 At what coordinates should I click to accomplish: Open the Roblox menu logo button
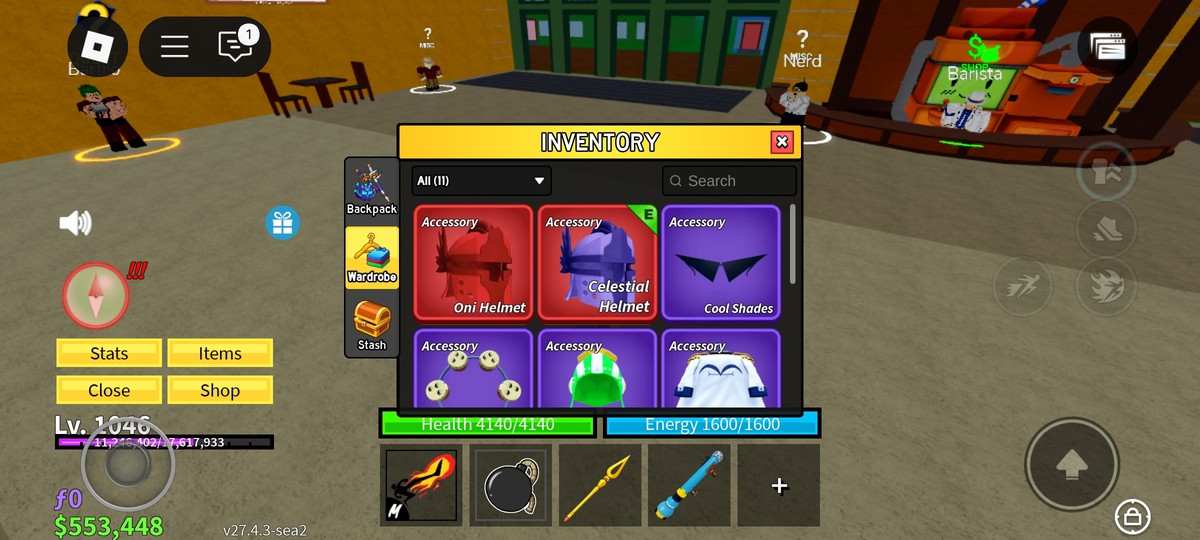97,46
